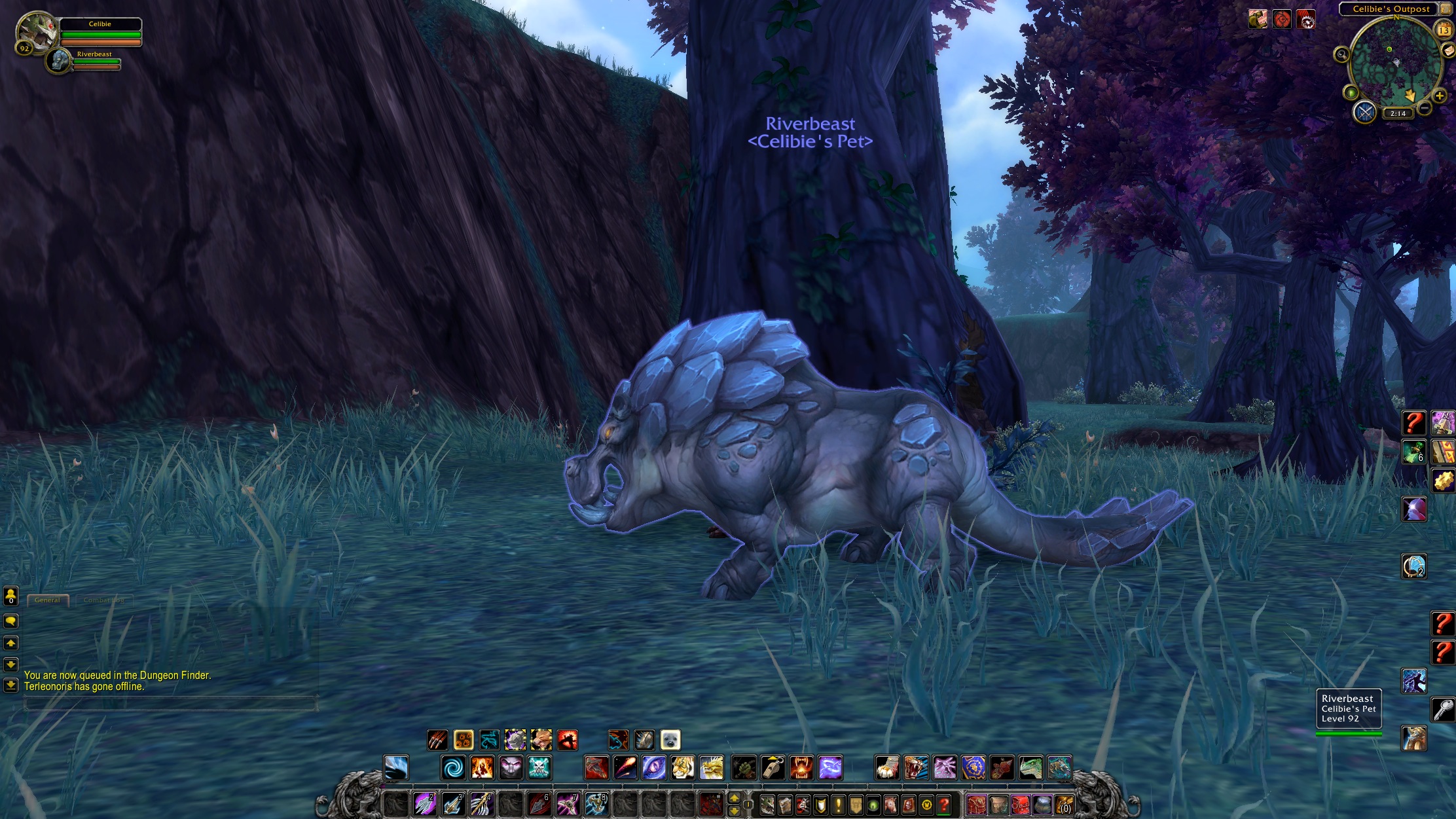The width and height of the screenshot is (1456, 819).
Task: Open the calendar showing day 13 on minimap
Action: click(1444, 30)
